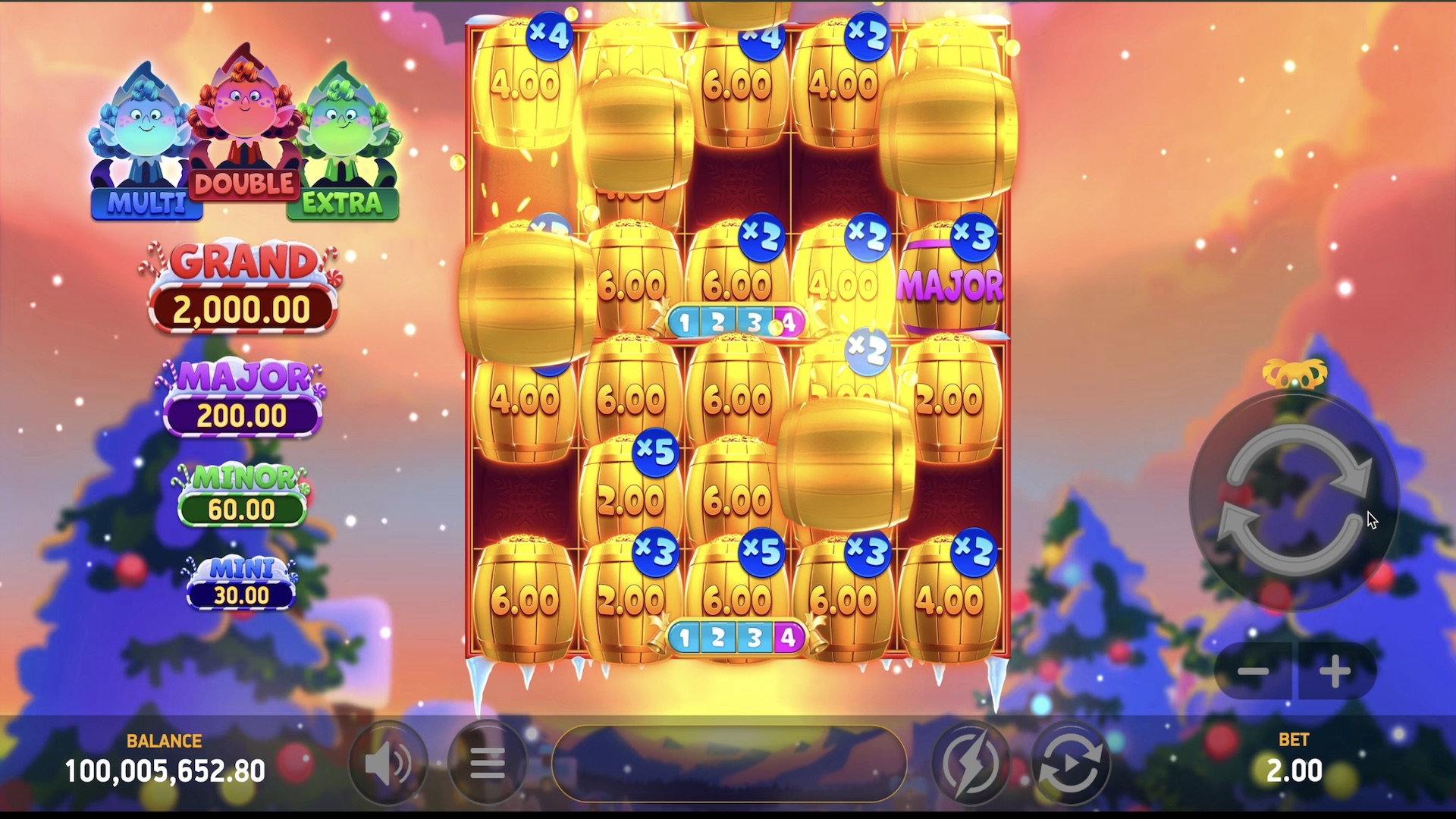This screenshot has height=819, width=1456.
Task: Decrease the bet with the minus button
Action: pyautogui.click(x=1254, y=671)
